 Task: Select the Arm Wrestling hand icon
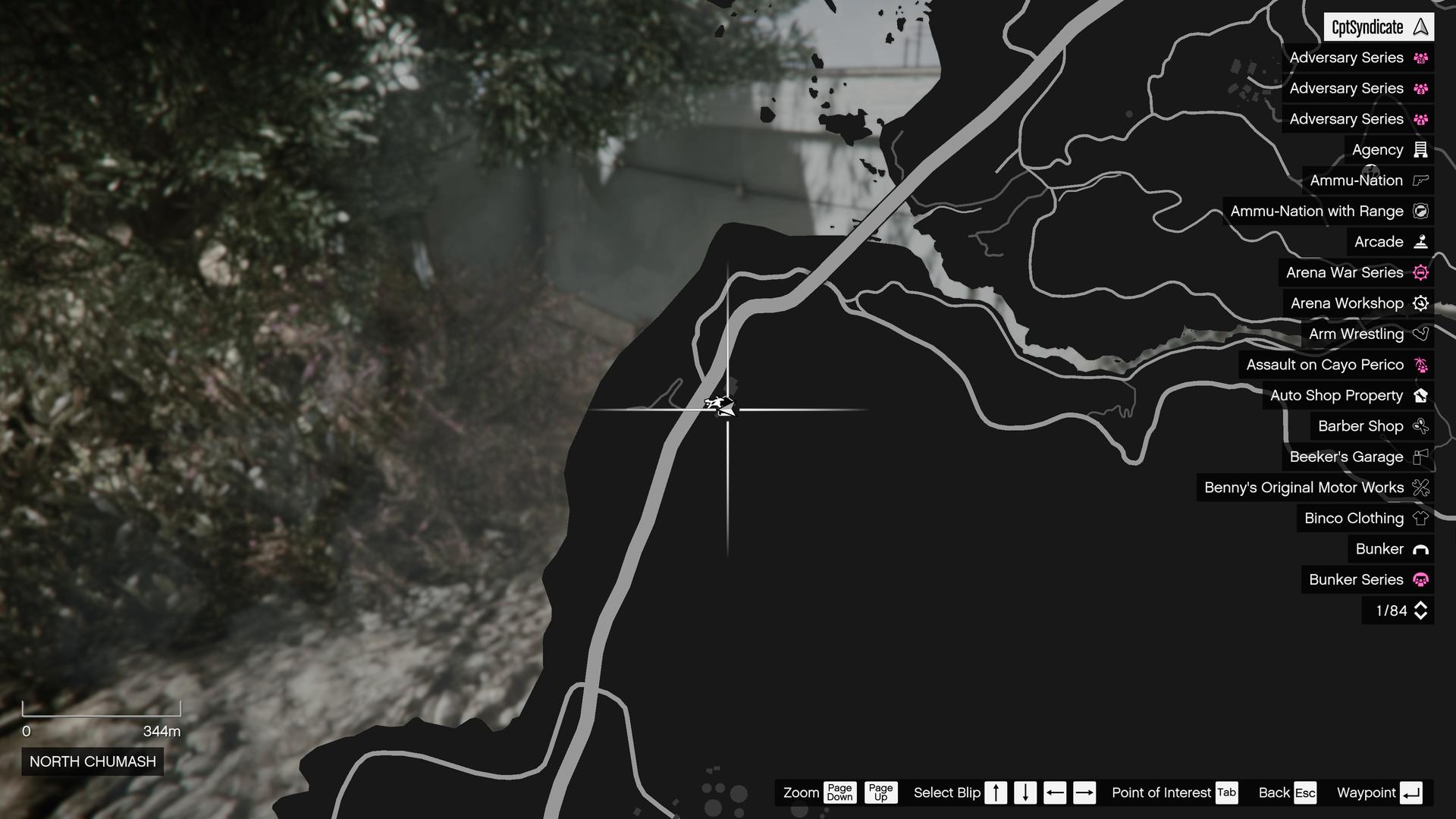pos(1420,334)
